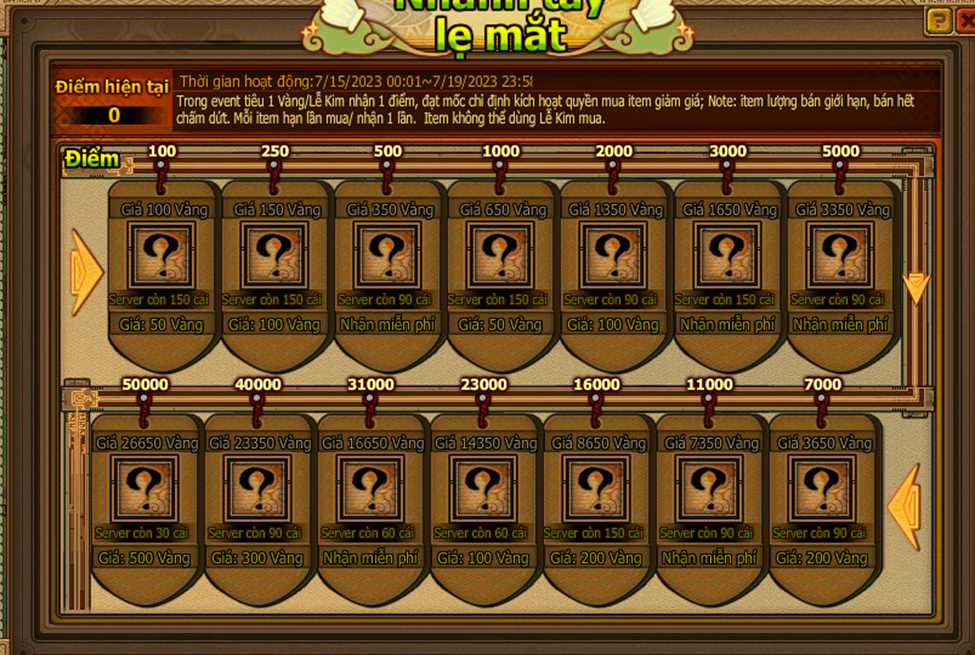The width and height of the screenshot is (975, 655).
Task: Buy the 7000-point reward for 200 Vàng
Action: (822, 558)
